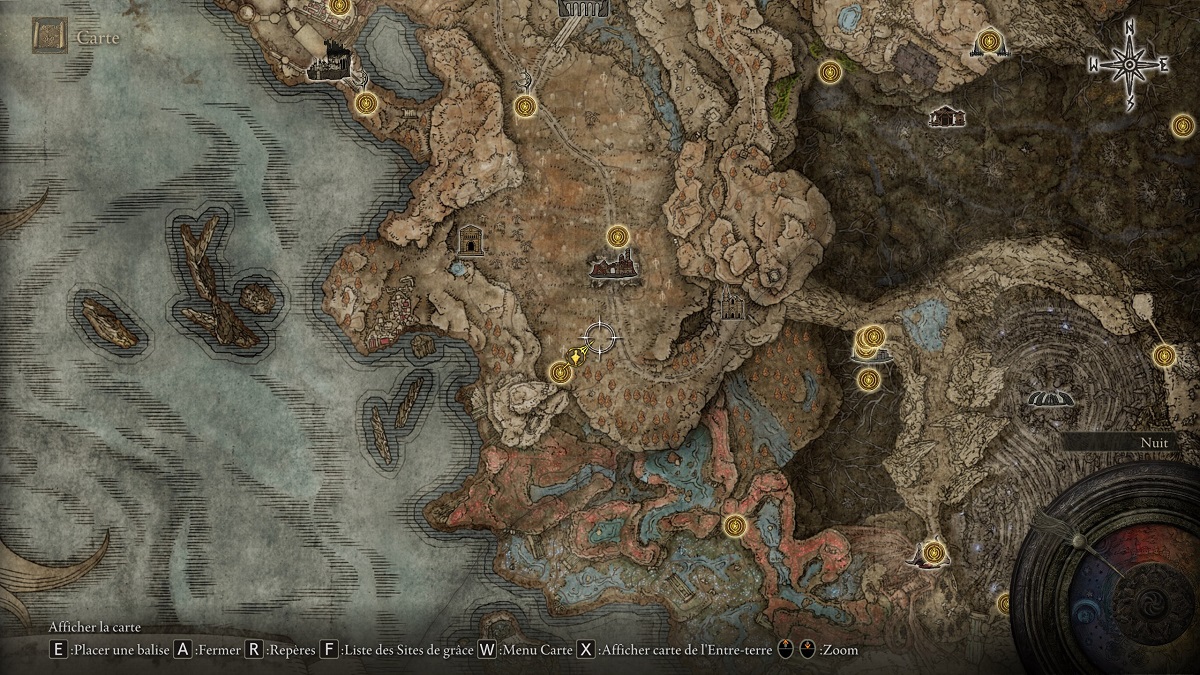Click the yellow player position marker
The width and height of the screenshot is (1200, 675).
pyautogui.click(x=577, y=356)
